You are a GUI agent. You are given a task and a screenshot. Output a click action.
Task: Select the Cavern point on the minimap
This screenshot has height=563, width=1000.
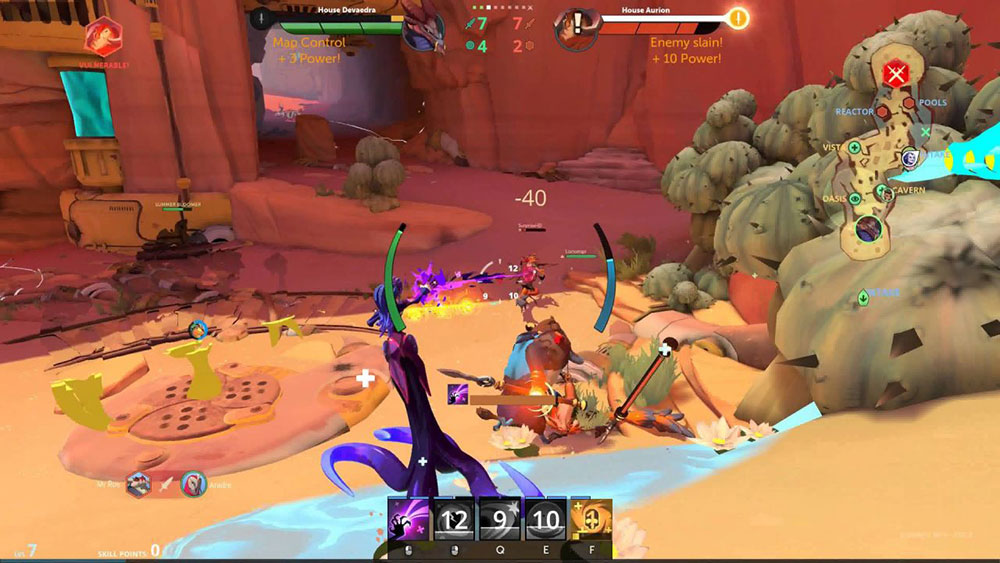[882, 191]
